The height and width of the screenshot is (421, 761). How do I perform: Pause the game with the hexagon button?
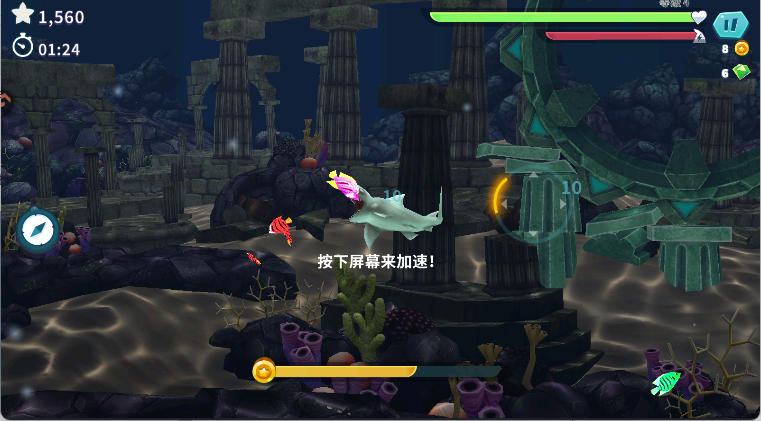[731, 25]
